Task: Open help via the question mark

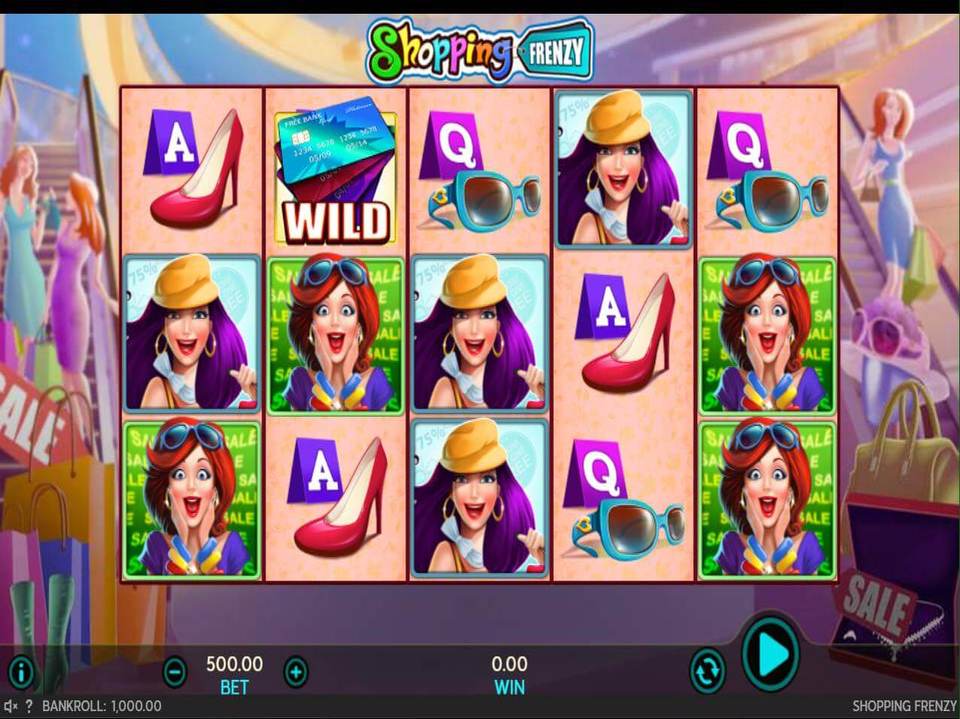Action: (29, 706)
